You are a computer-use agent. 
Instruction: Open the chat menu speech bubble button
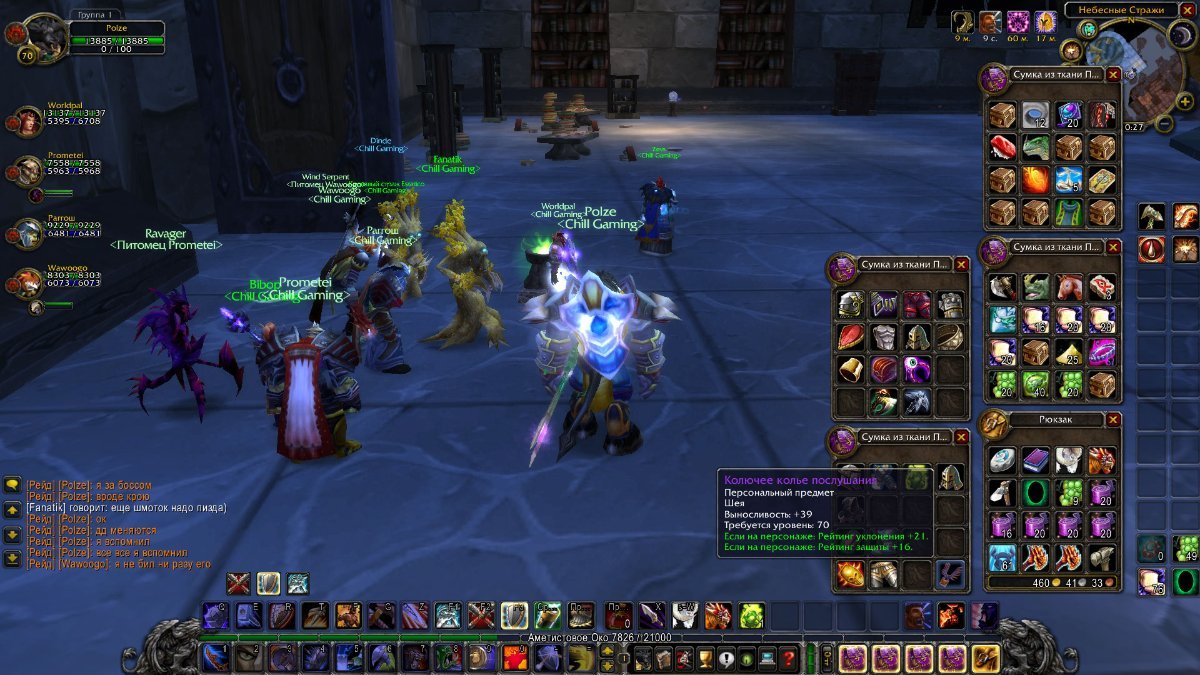coord(12,484)
